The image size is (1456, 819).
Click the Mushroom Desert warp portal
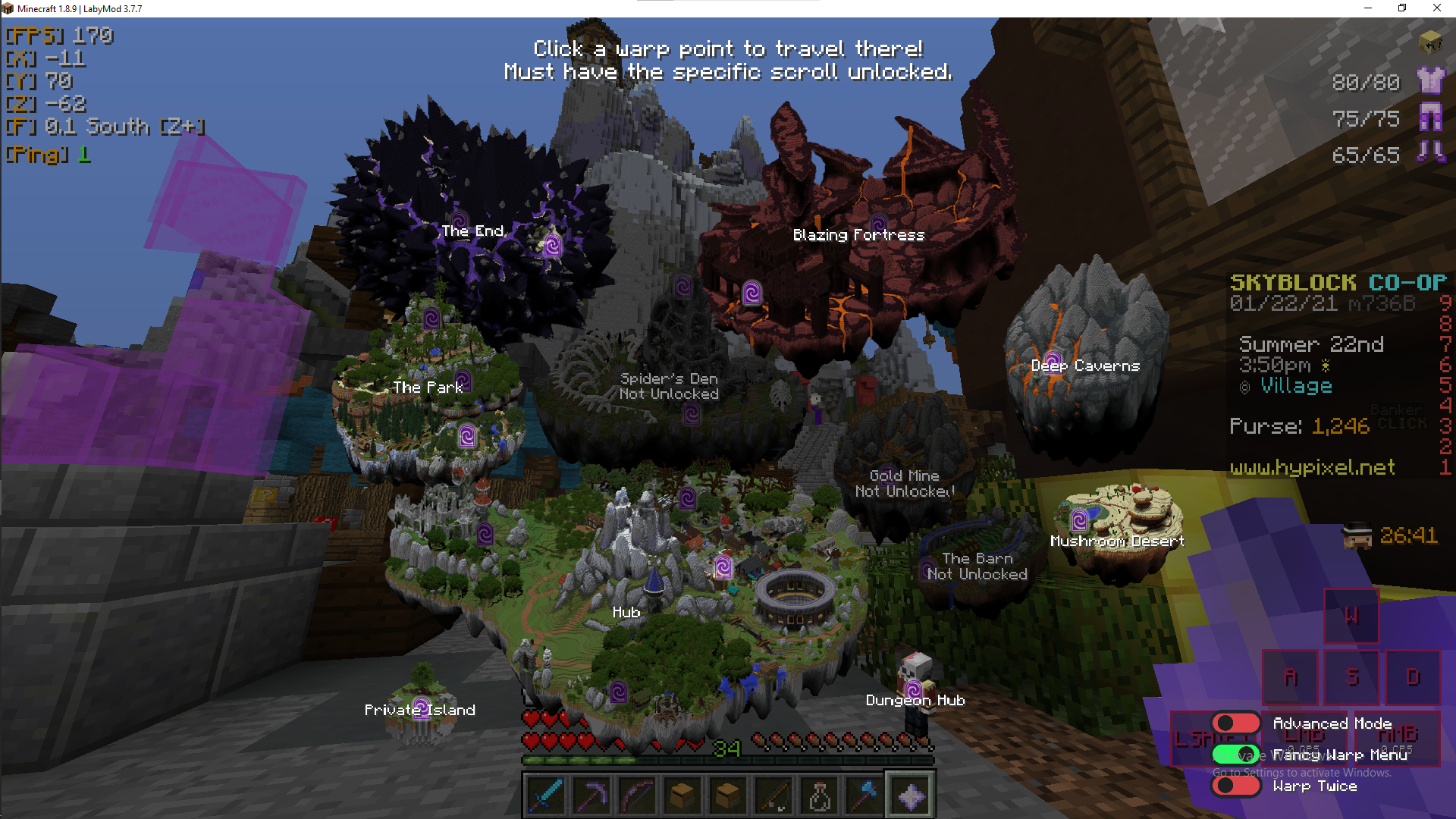pos(1080,521)
